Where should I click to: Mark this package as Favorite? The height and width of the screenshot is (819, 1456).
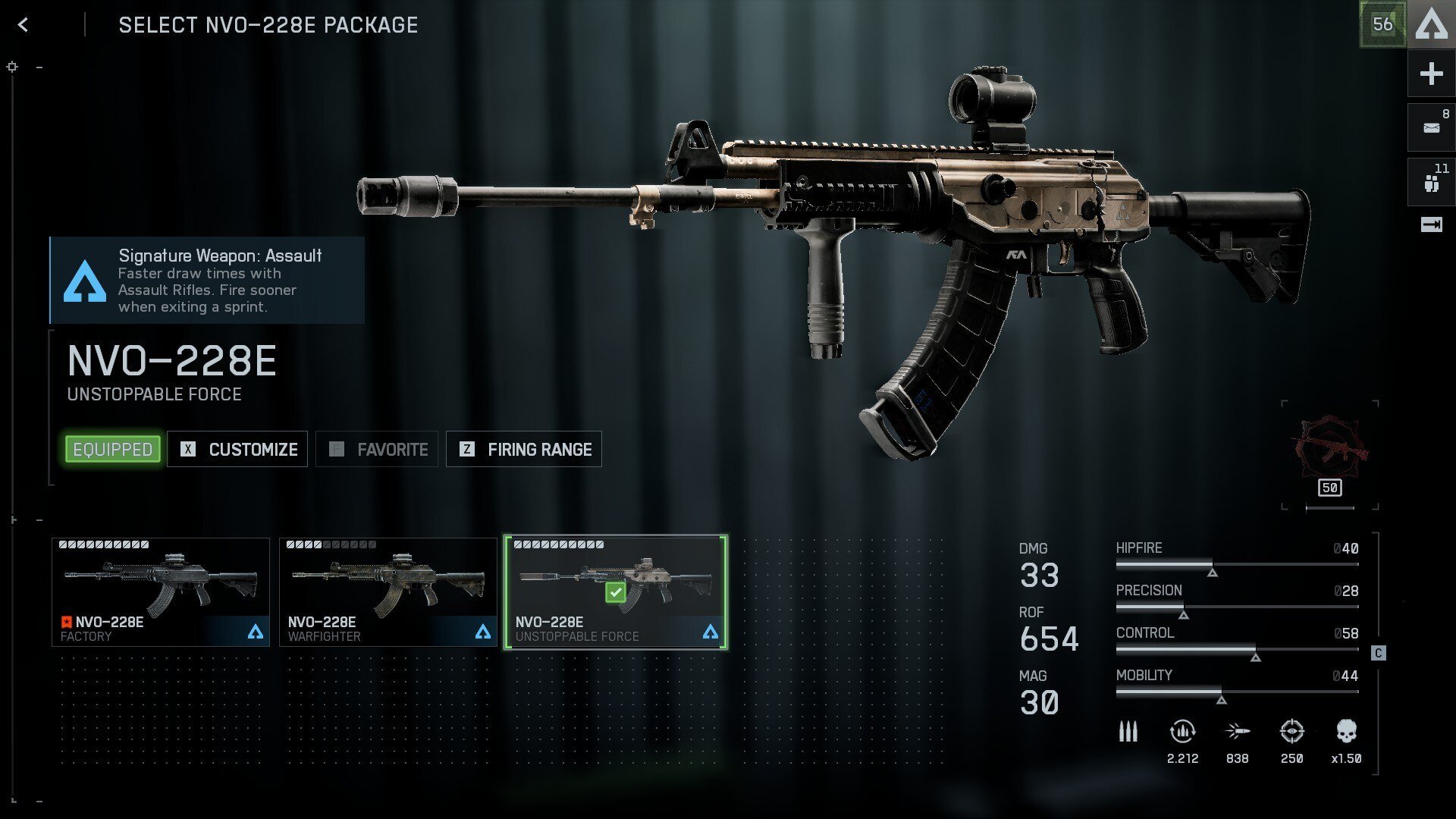(x=377, y=449)
